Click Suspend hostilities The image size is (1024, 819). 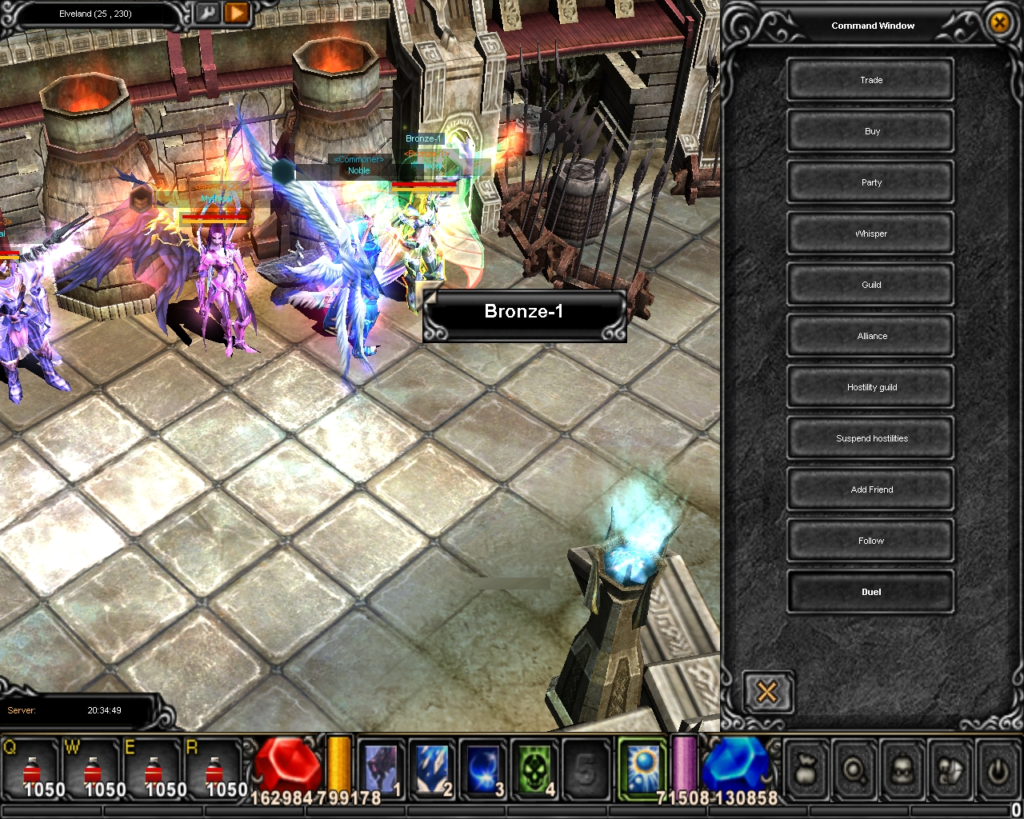[870, 438]
